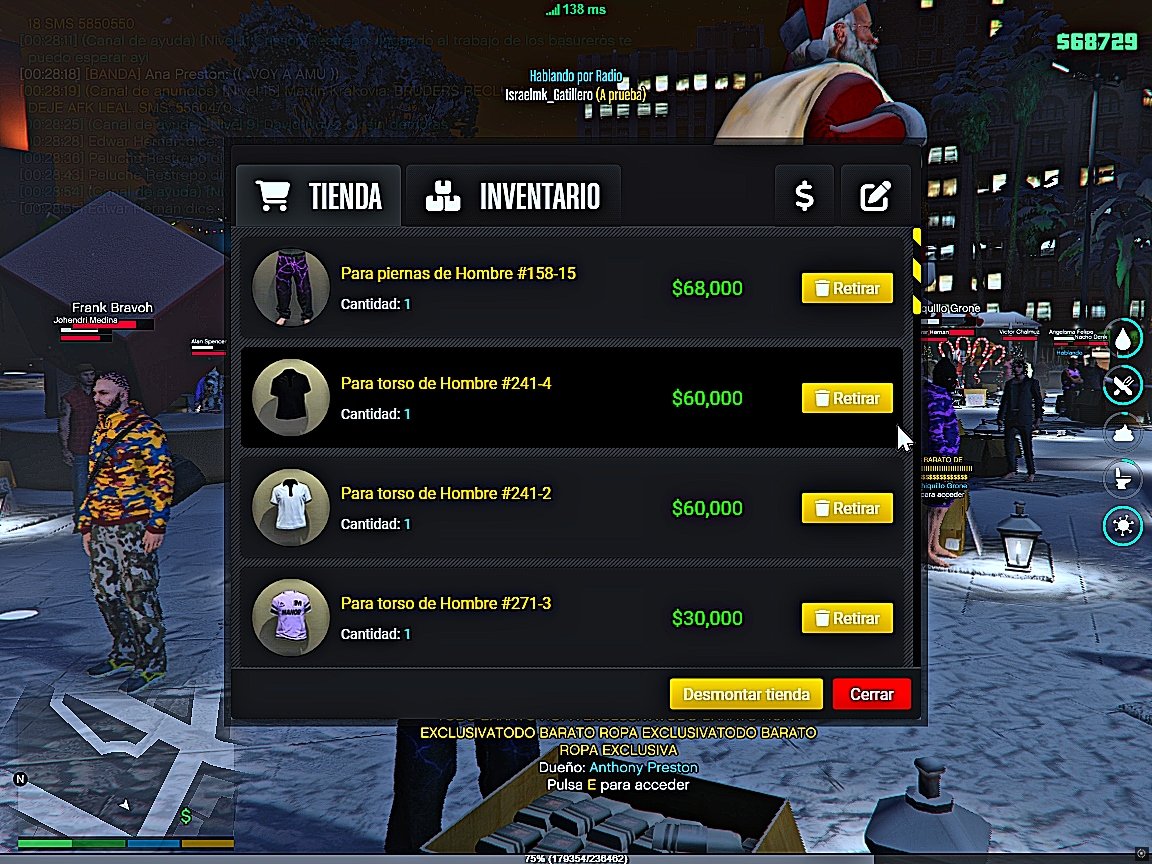The height and width of the screenshot is (864, 1152).
Task: Retirar the black torso item #241-4
Action: [x=846, y=398]
